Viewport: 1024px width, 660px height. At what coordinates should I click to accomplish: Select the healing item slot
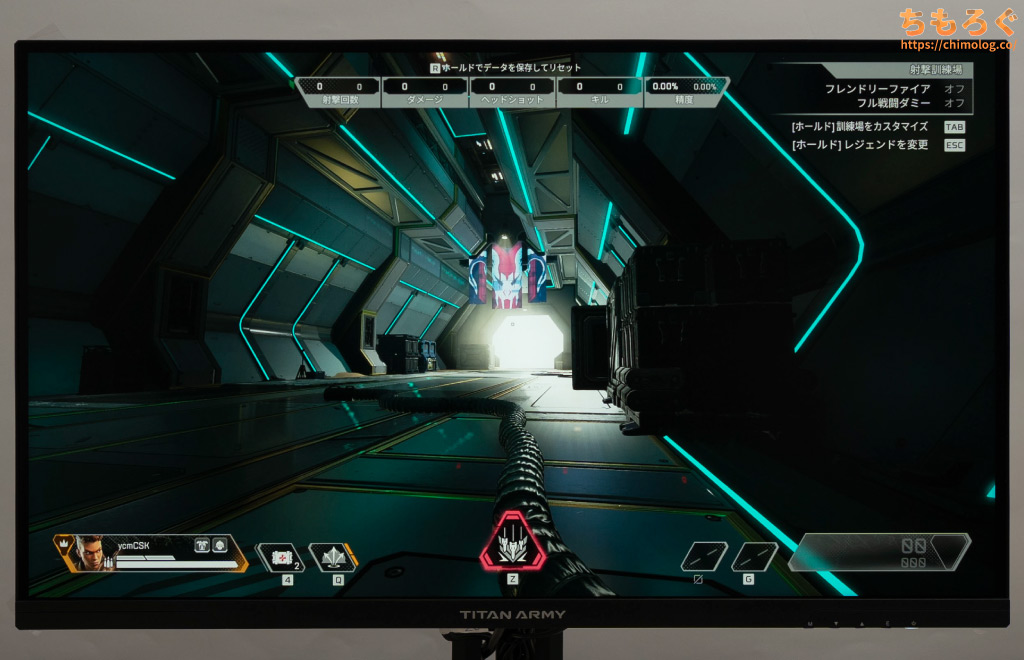click(x=281, y=557)
